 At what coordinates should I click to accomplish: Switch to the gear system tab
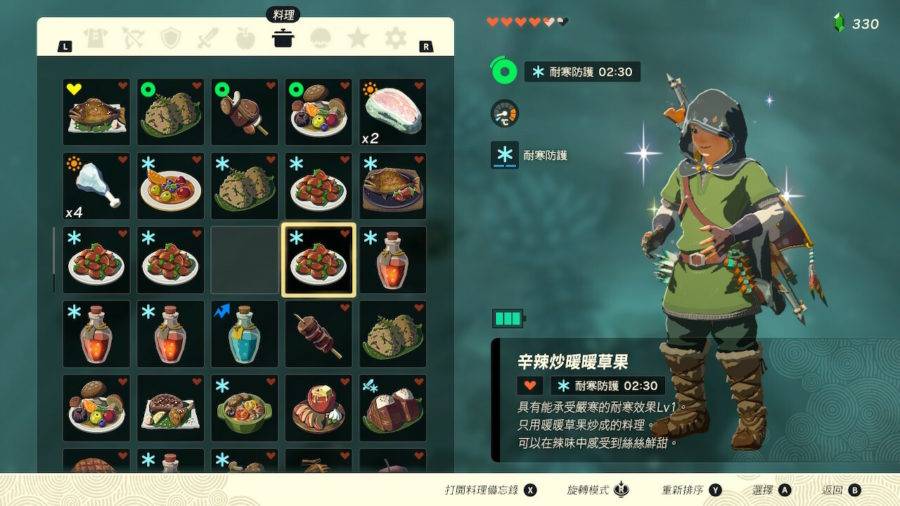tap(396, 39)
